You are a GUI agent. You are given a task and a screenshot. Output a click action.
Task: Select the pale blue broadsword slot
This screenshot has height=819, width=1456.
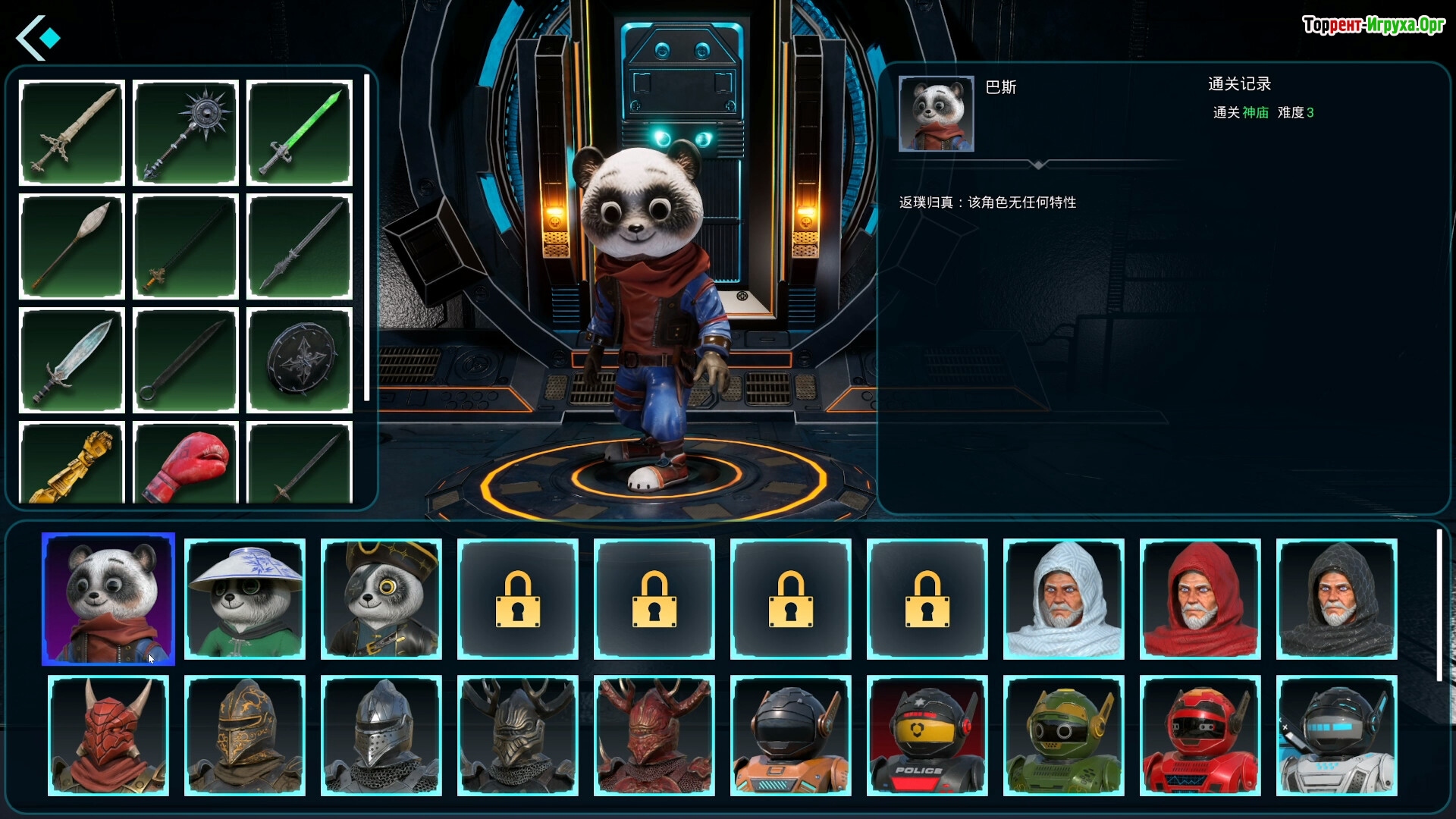point(72,360)
